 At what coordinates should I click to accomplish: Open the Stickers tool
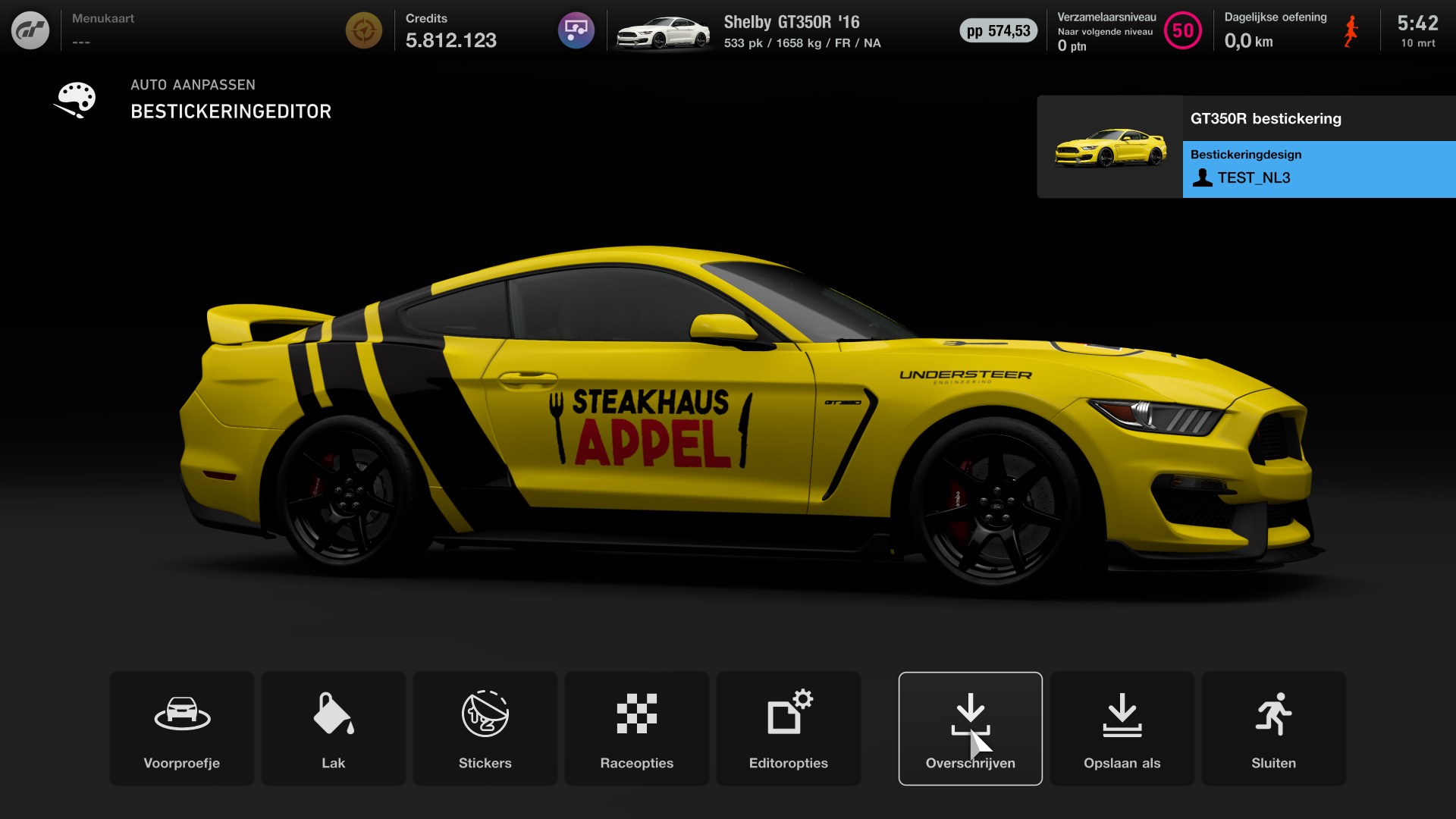pyautogui.click(x=485, y=728)
